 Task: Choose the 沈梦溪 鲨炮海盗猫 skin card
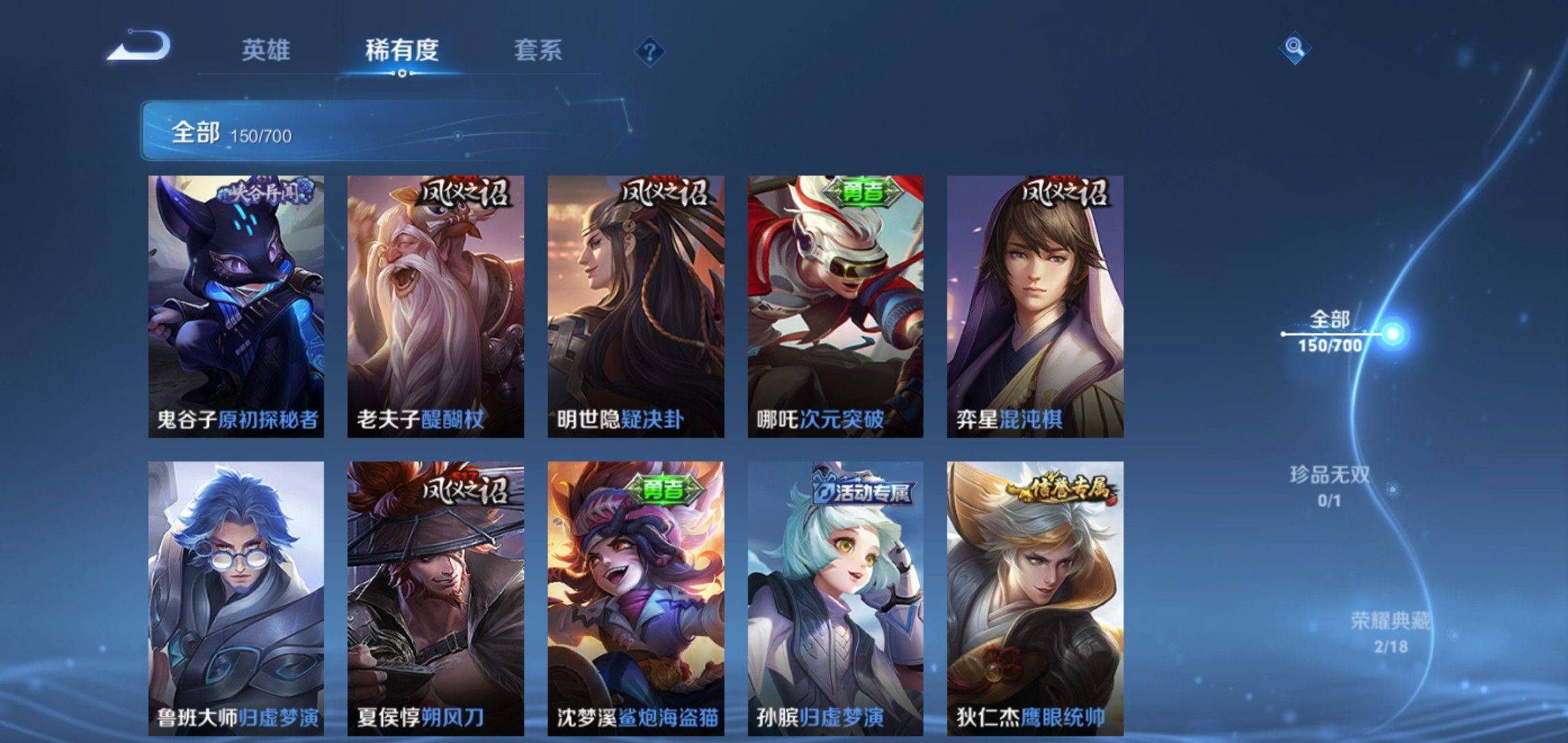point(635,597)
